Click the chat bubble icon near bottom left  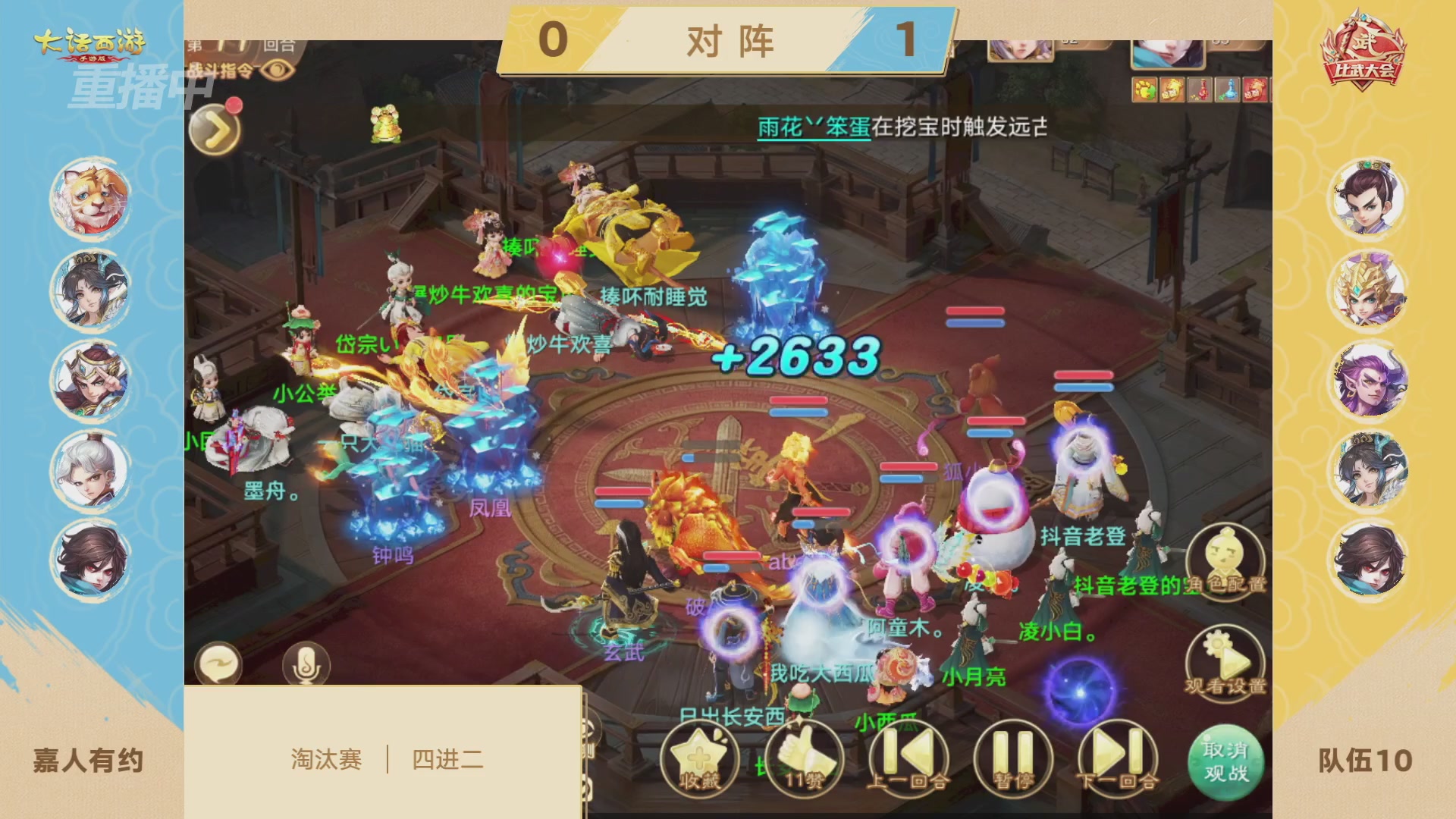221,663
